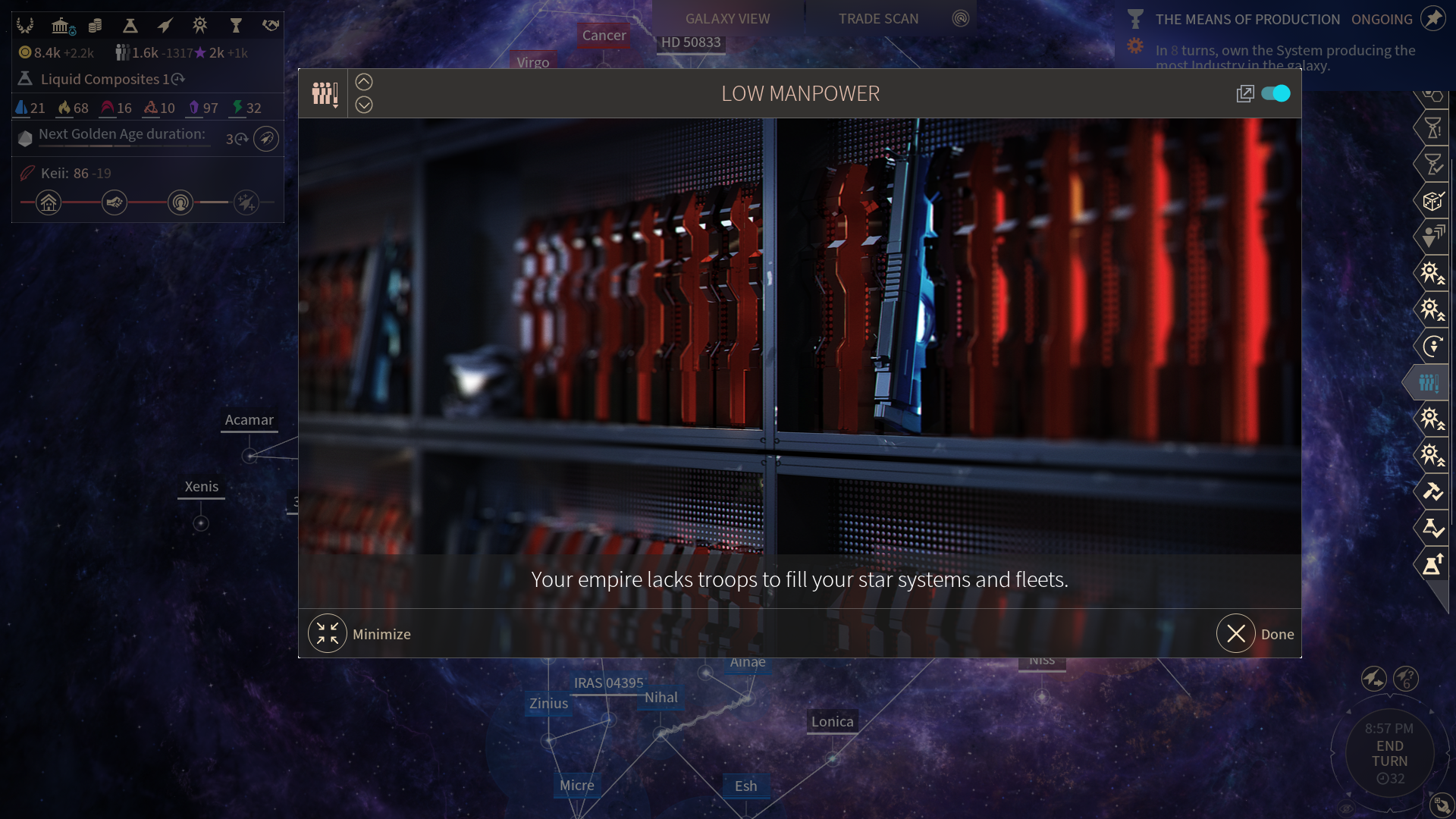Image resolution: width=1456 pixels, height=819 pixels.
Task: End the current turn
Action: [1389, 754]
